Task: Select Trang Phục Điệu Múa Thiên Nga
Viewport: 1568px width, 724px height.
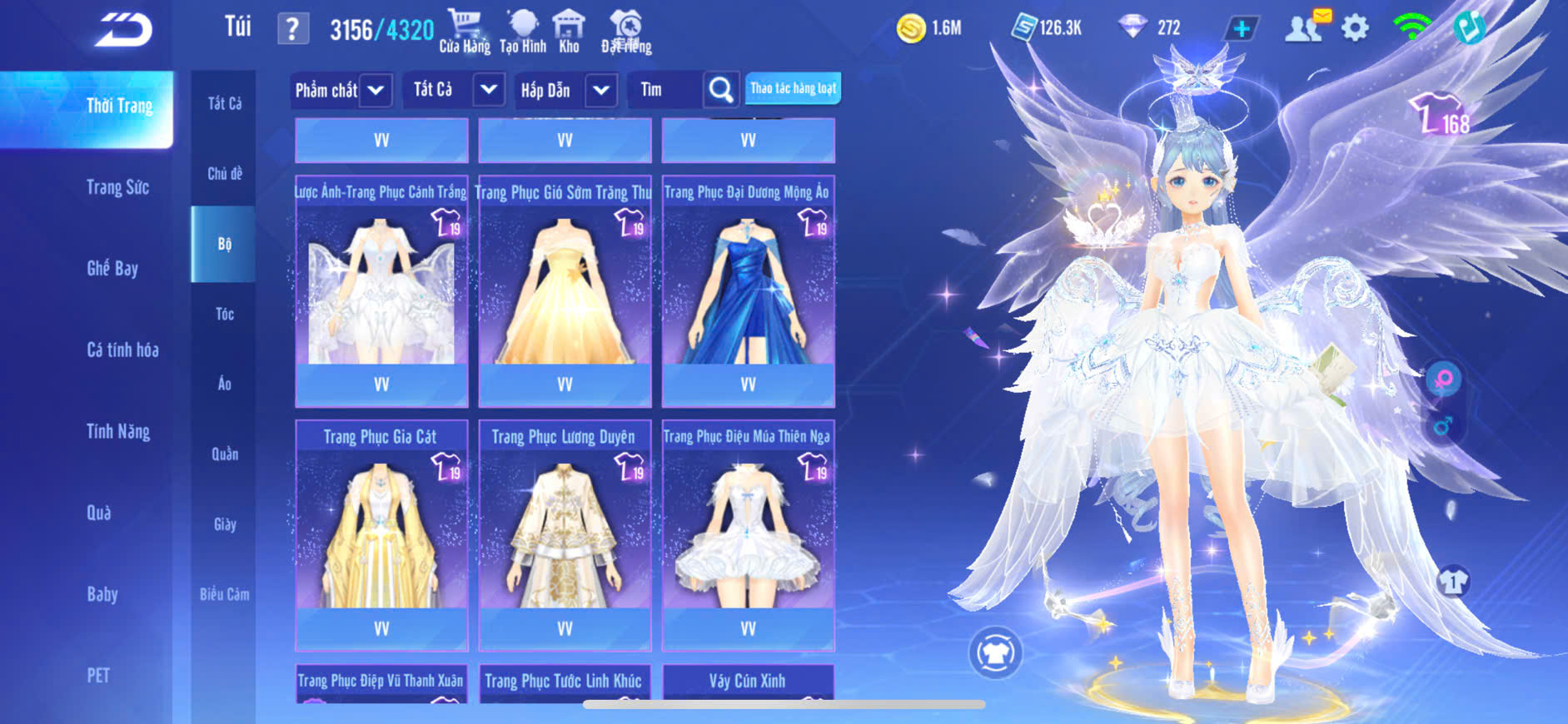Action: coord(748,533)
